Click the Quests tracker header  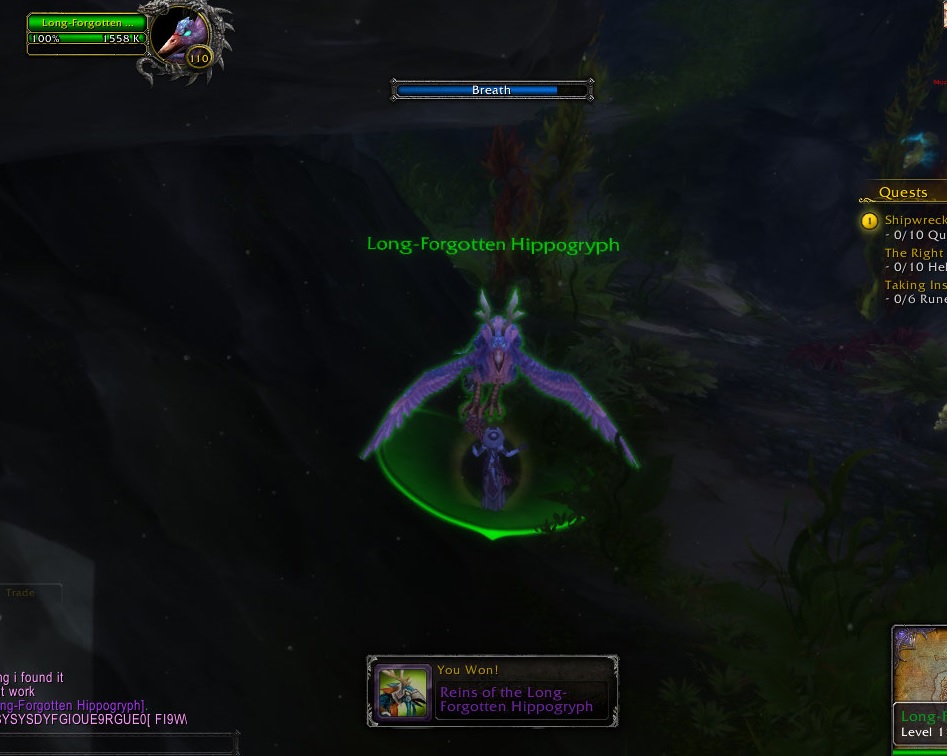903,193
